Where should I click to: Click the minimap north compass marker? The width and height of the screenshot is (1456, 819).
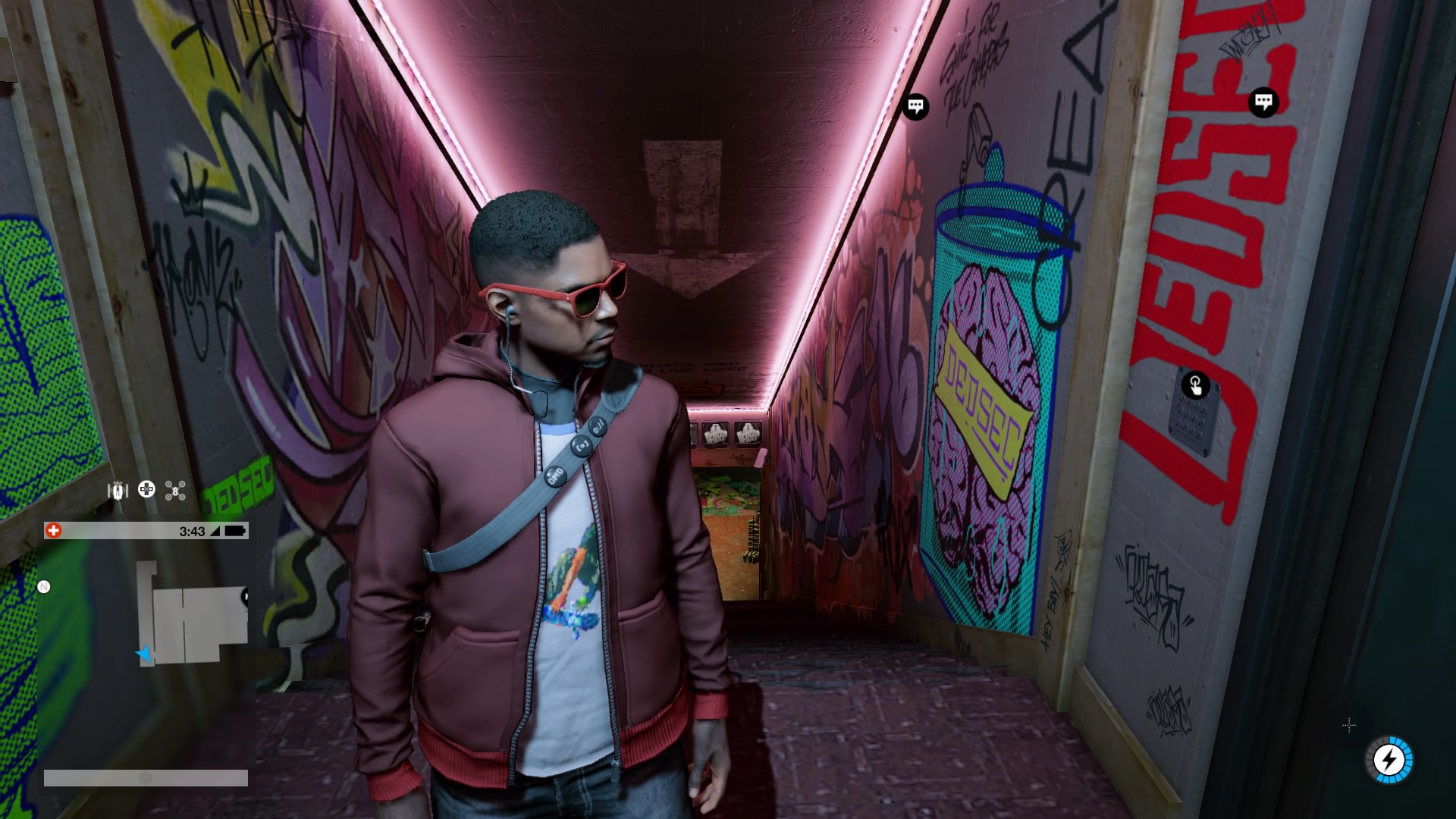click(44, 586)
